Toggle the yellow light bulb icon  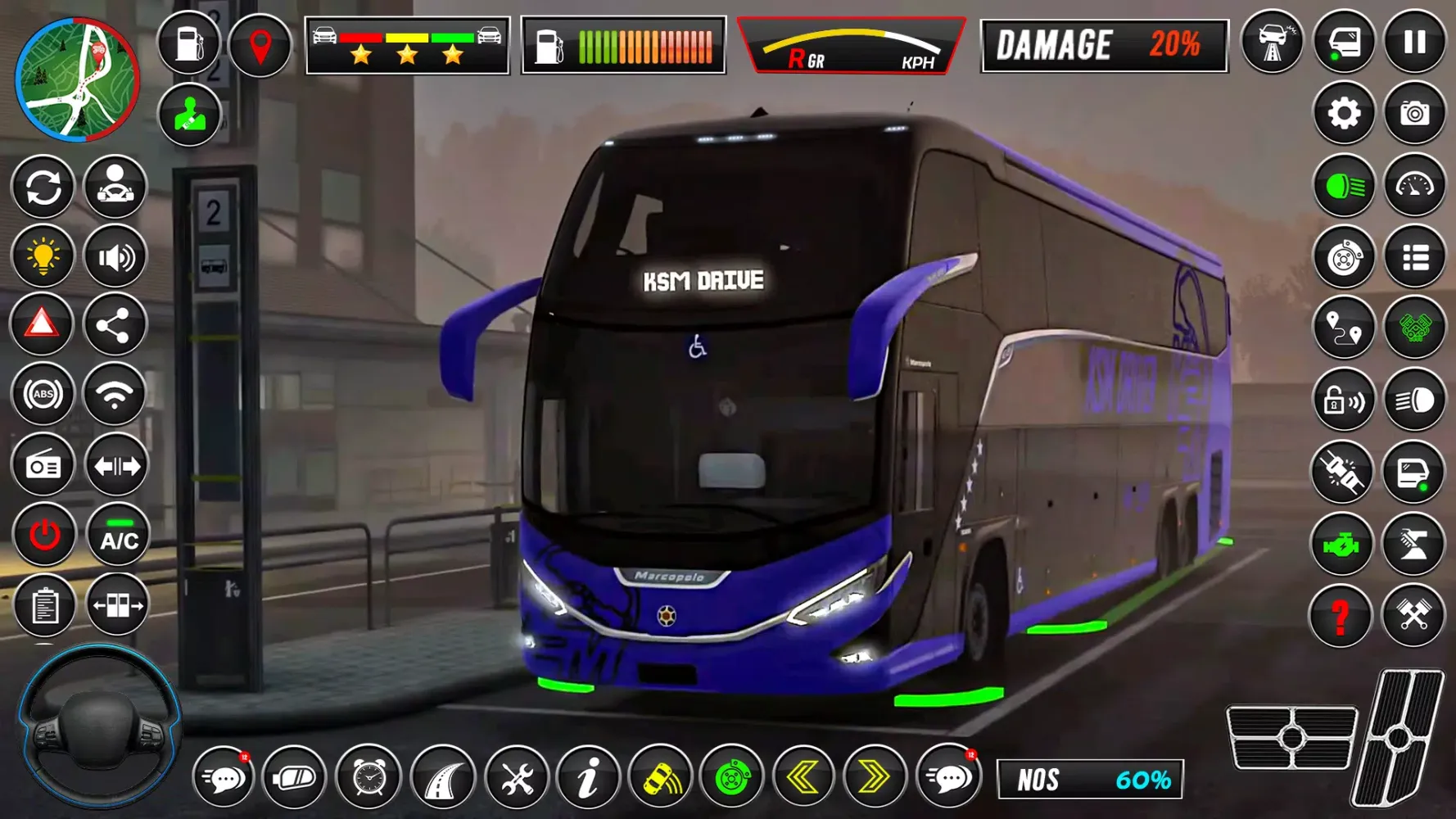pos(43,256)
